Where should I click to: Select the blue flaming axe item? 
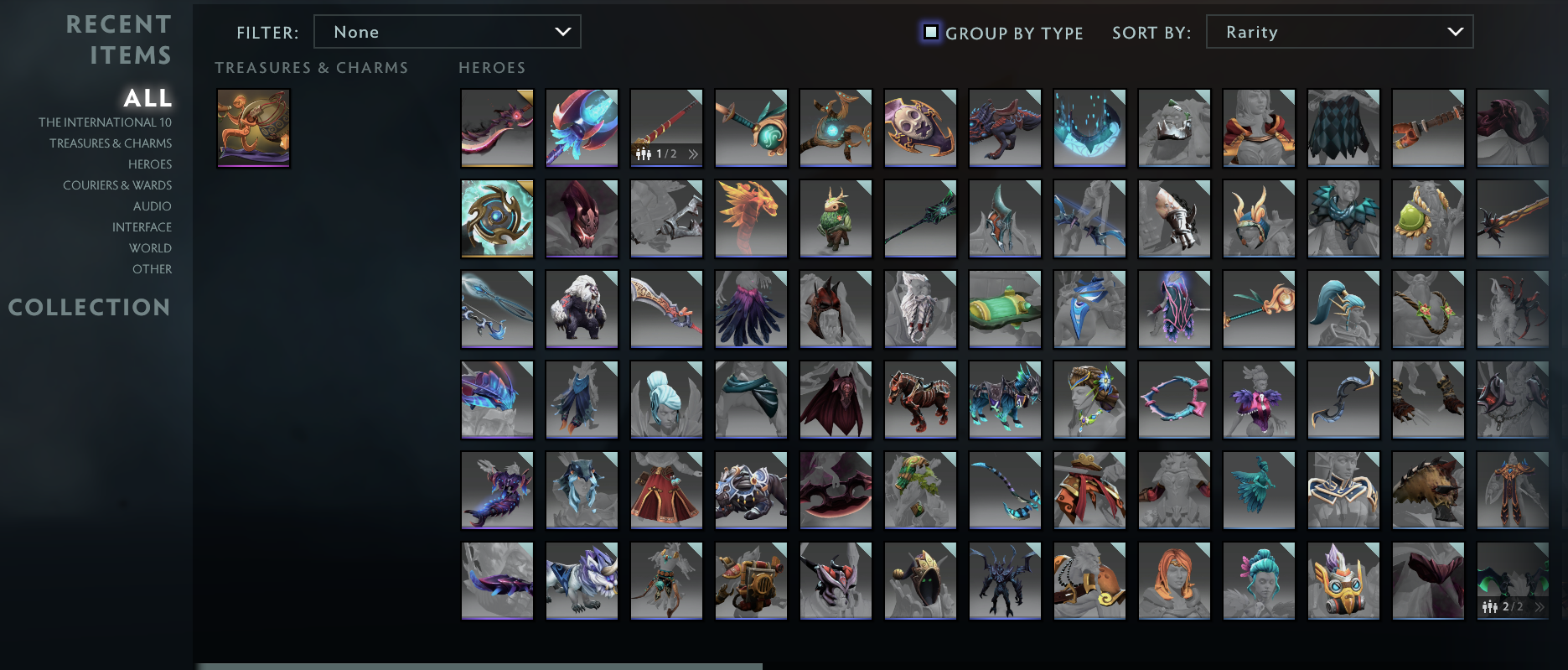point(581,127)
